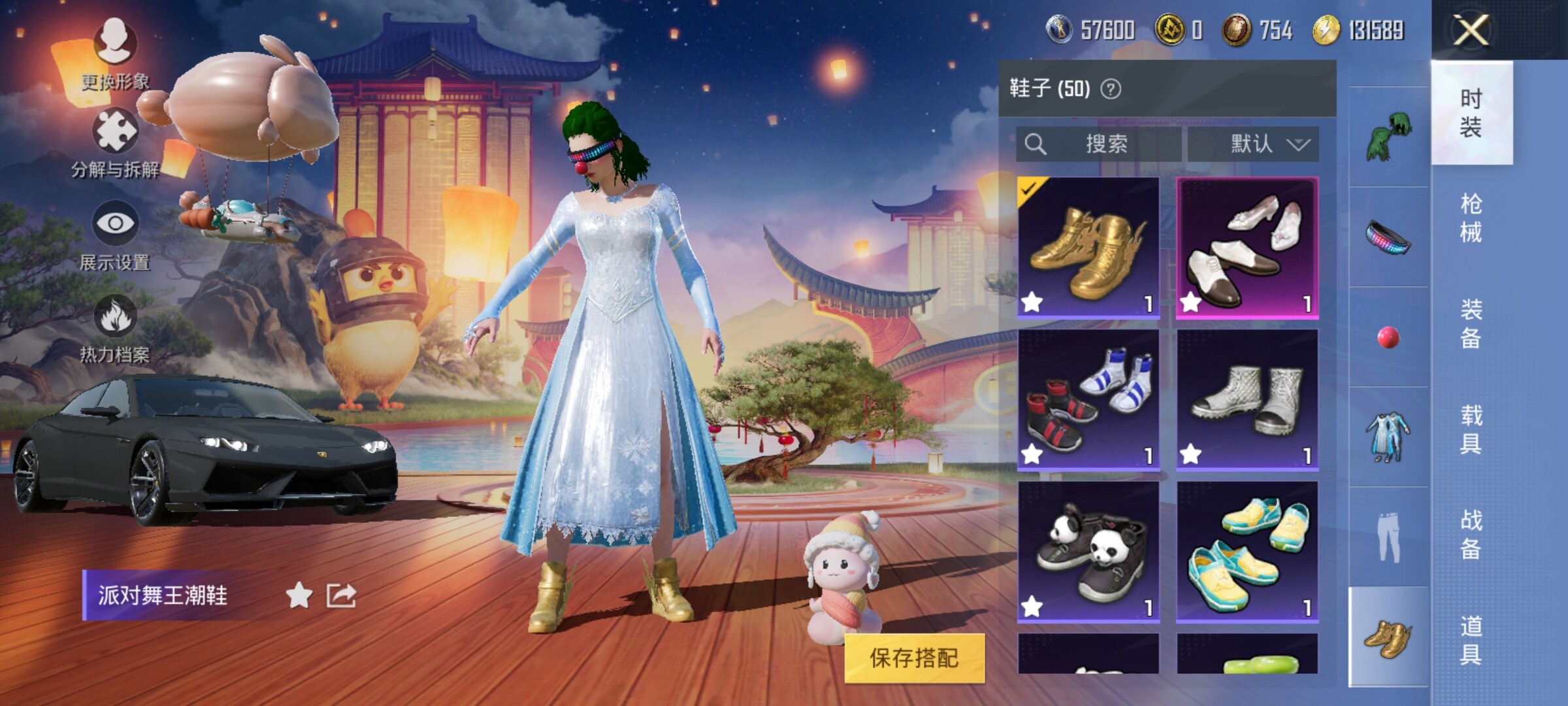1568x706 pixels.
Task: Select the golden sneakers item
Action: tap(1088, 247)
